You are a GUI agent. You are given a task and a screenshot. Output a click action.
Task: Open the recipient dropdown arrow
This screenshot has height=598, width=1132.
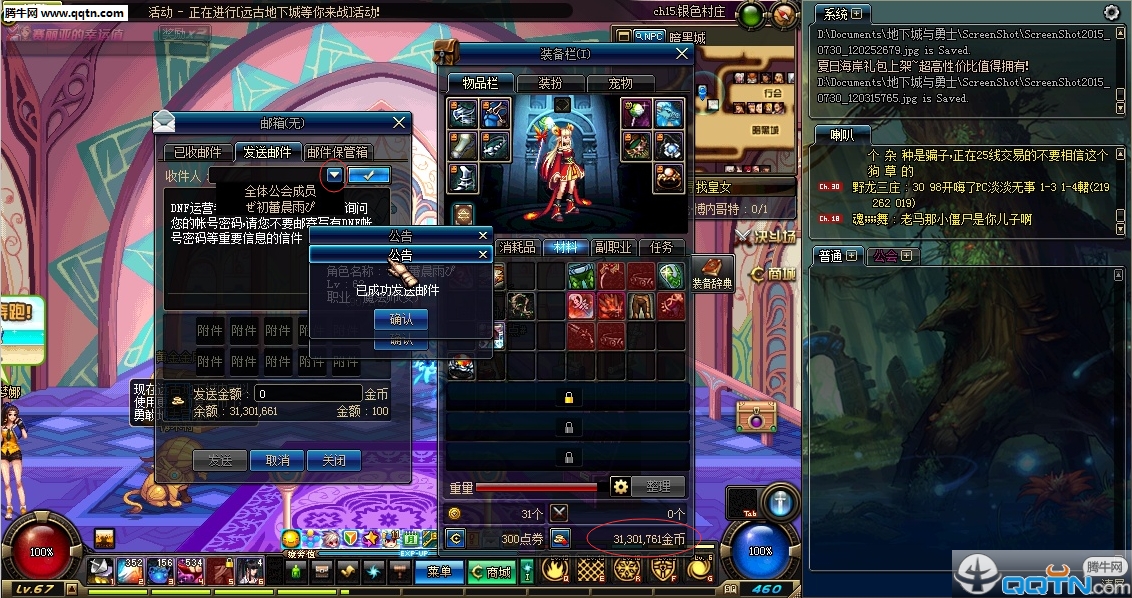334,175
